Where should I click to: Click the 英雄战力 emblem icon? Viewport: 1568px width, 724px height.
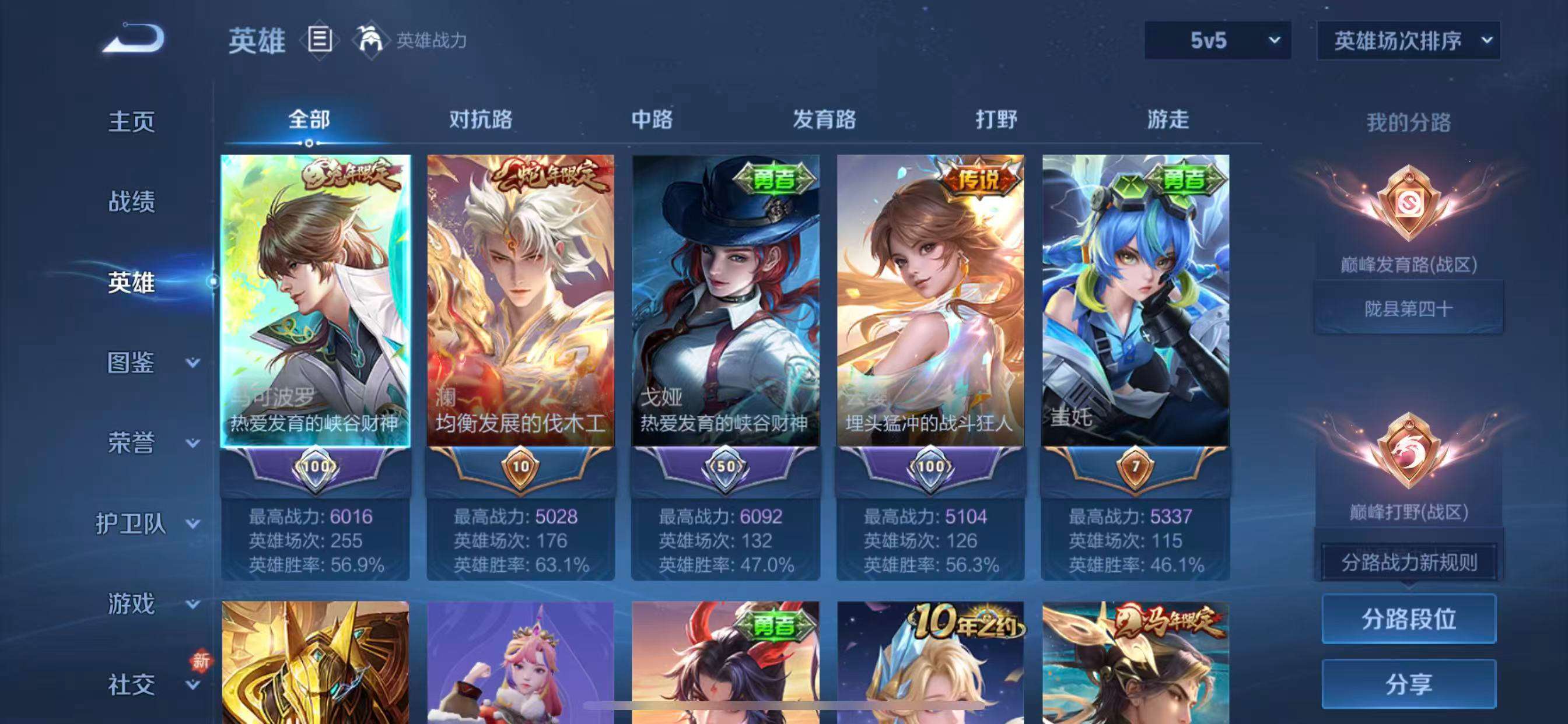[372, 41]
